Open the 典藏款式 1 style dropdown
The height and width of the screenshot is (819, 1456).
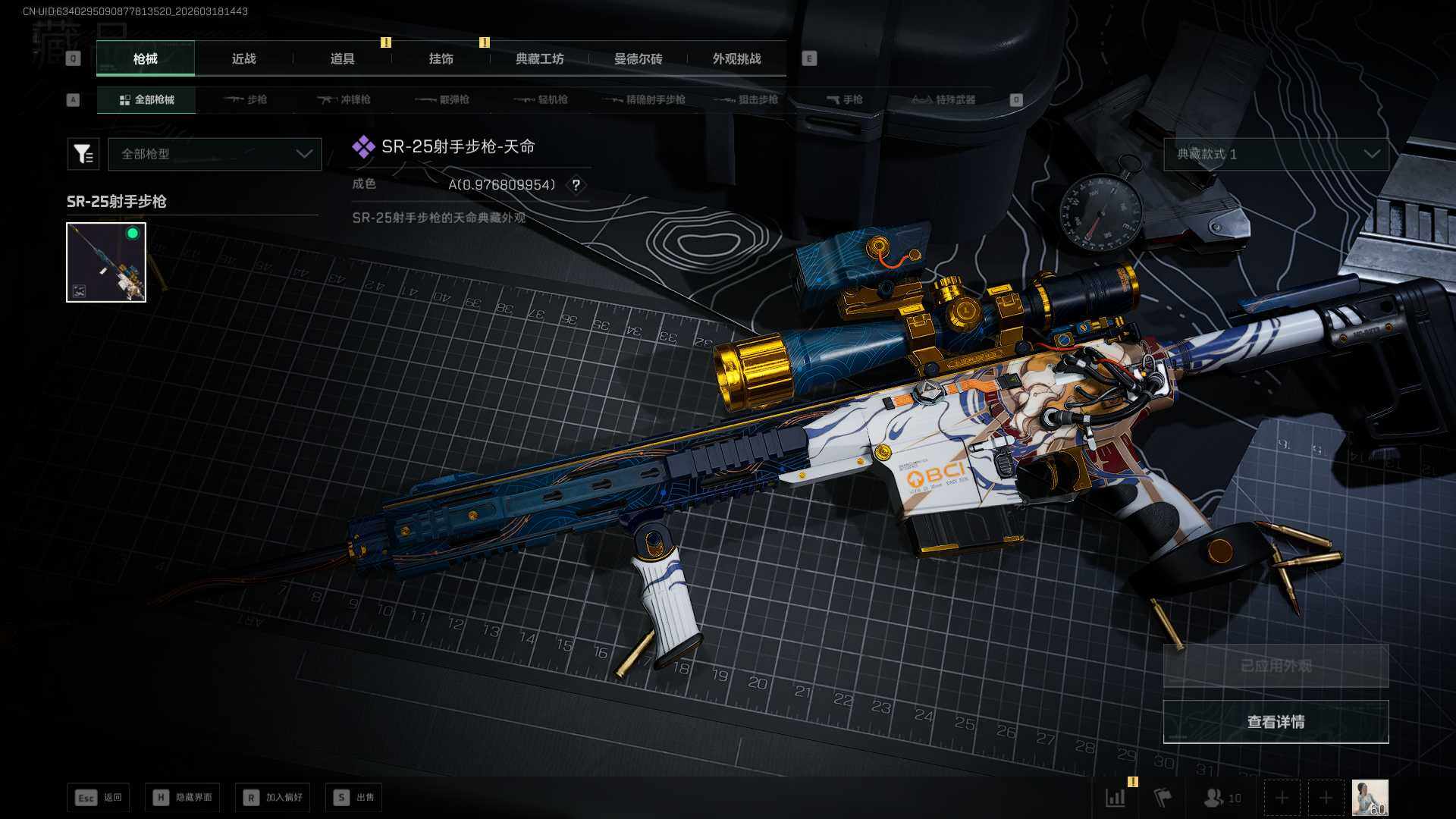tap(1276, 154)
